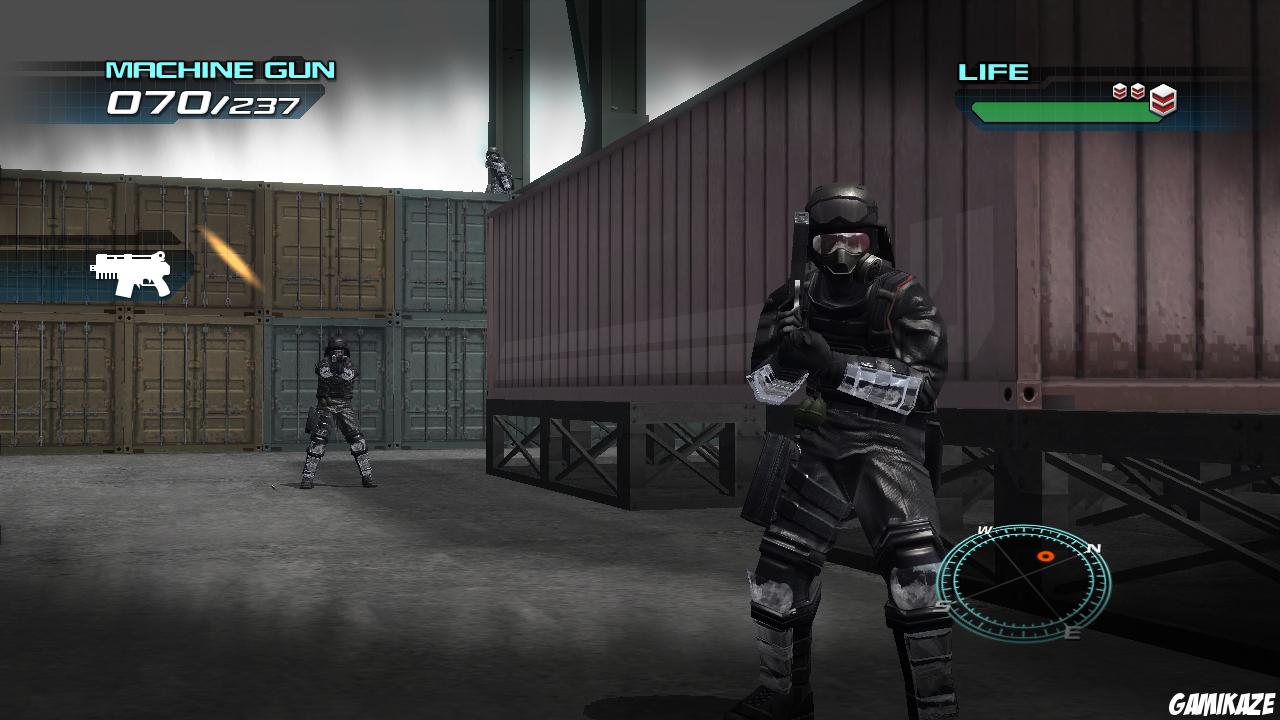Click the middle small life cube

coord(1137,90)
